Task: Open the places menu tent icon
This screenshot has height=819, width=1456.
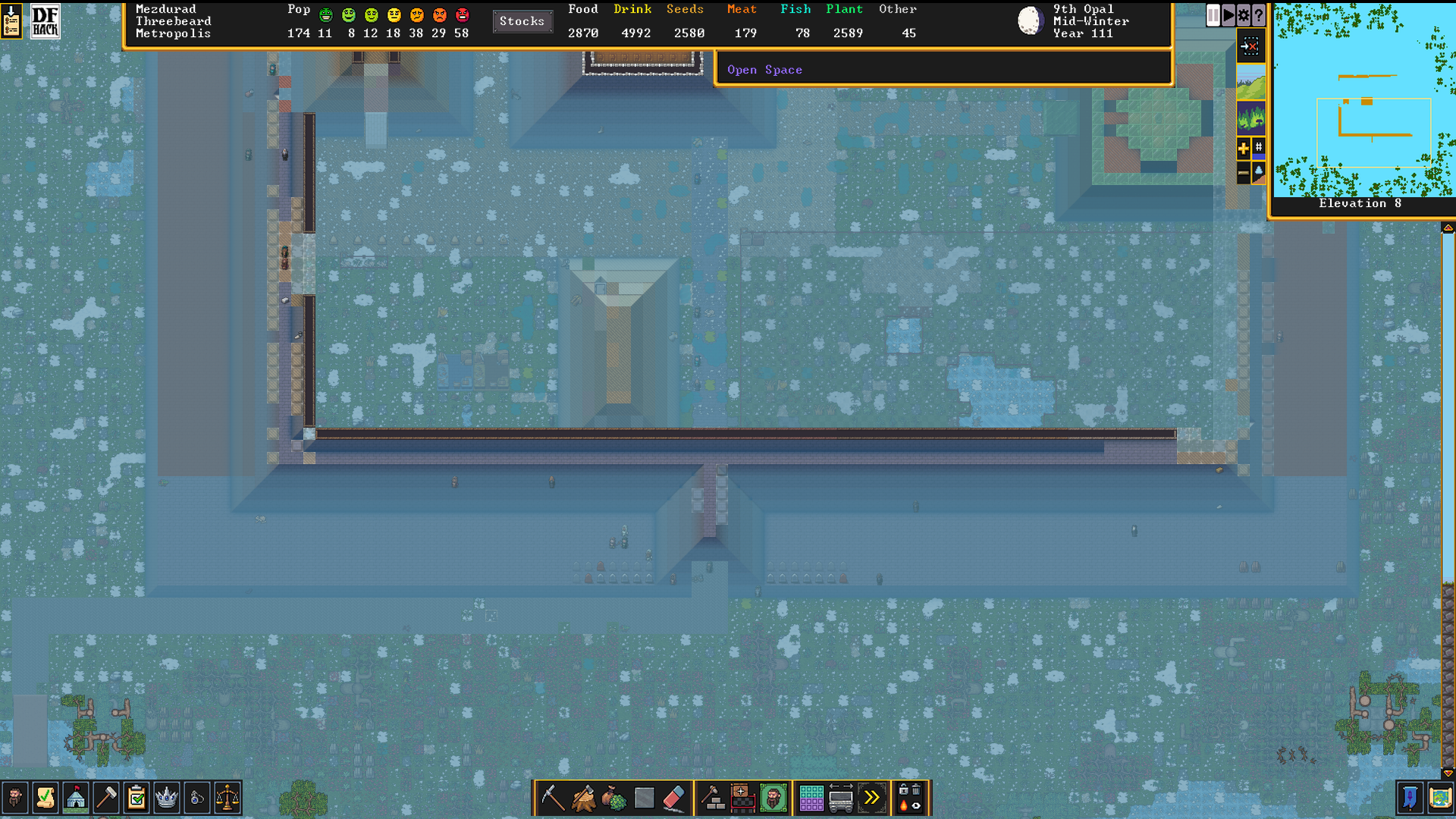Action: click(x=76, y=798)
